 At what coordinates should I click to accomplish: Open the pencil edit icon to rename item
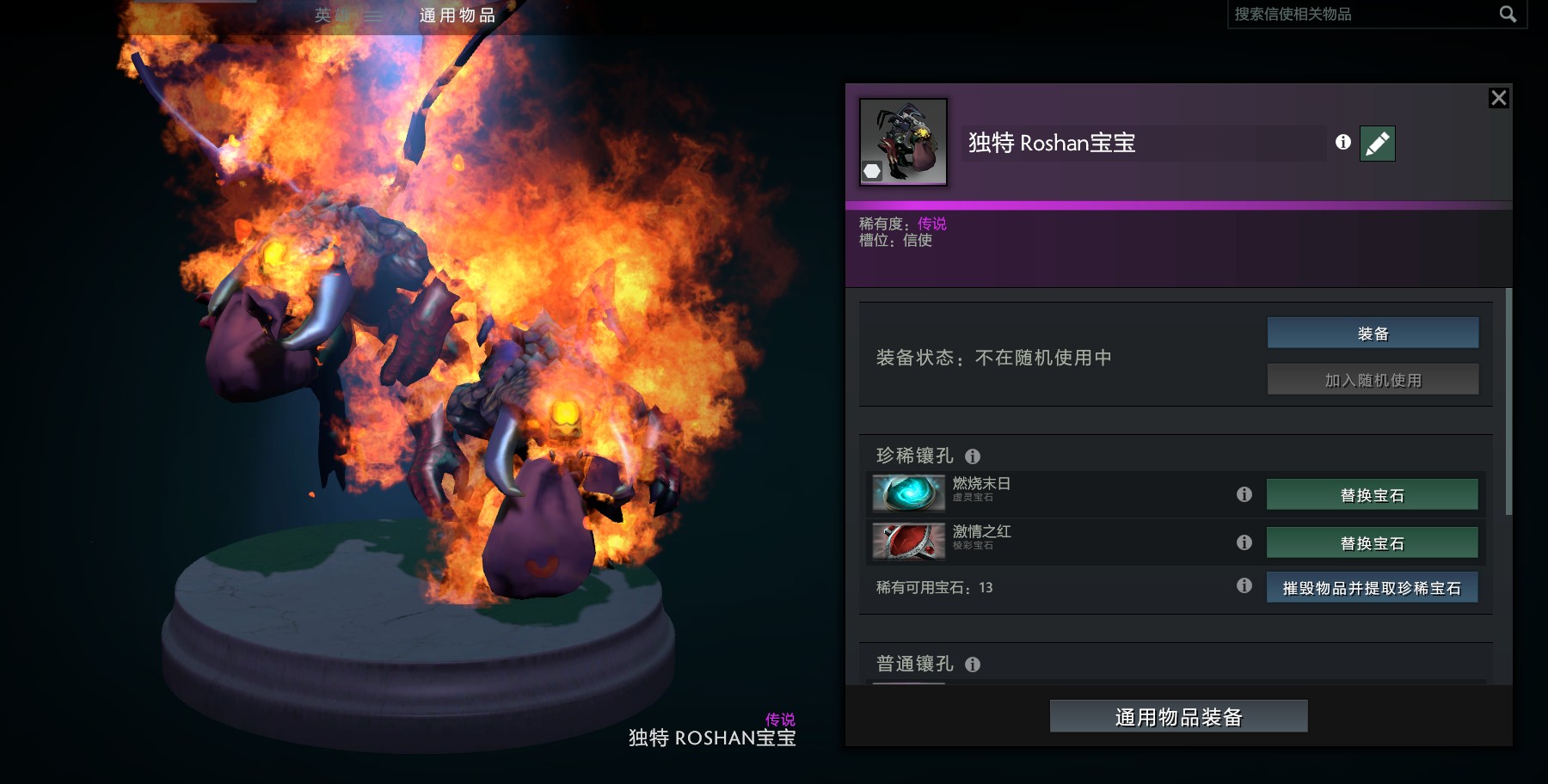point(1377,144)
